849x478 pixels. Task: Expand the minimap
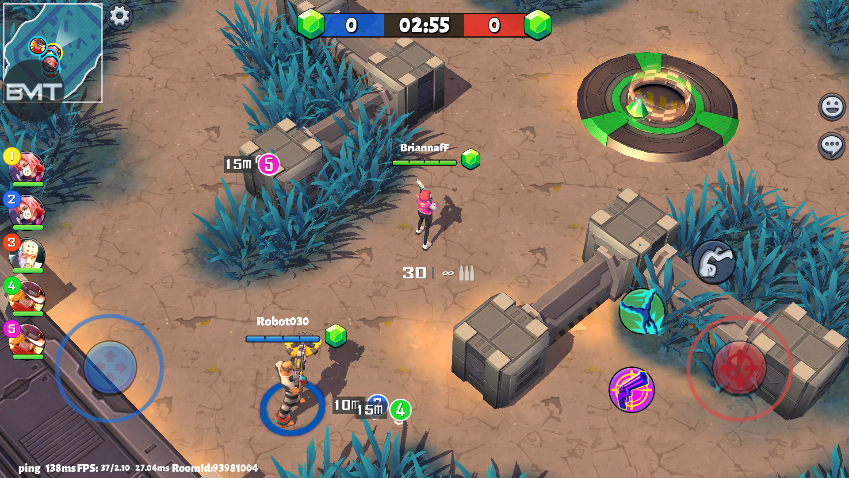tap(53, 52)
